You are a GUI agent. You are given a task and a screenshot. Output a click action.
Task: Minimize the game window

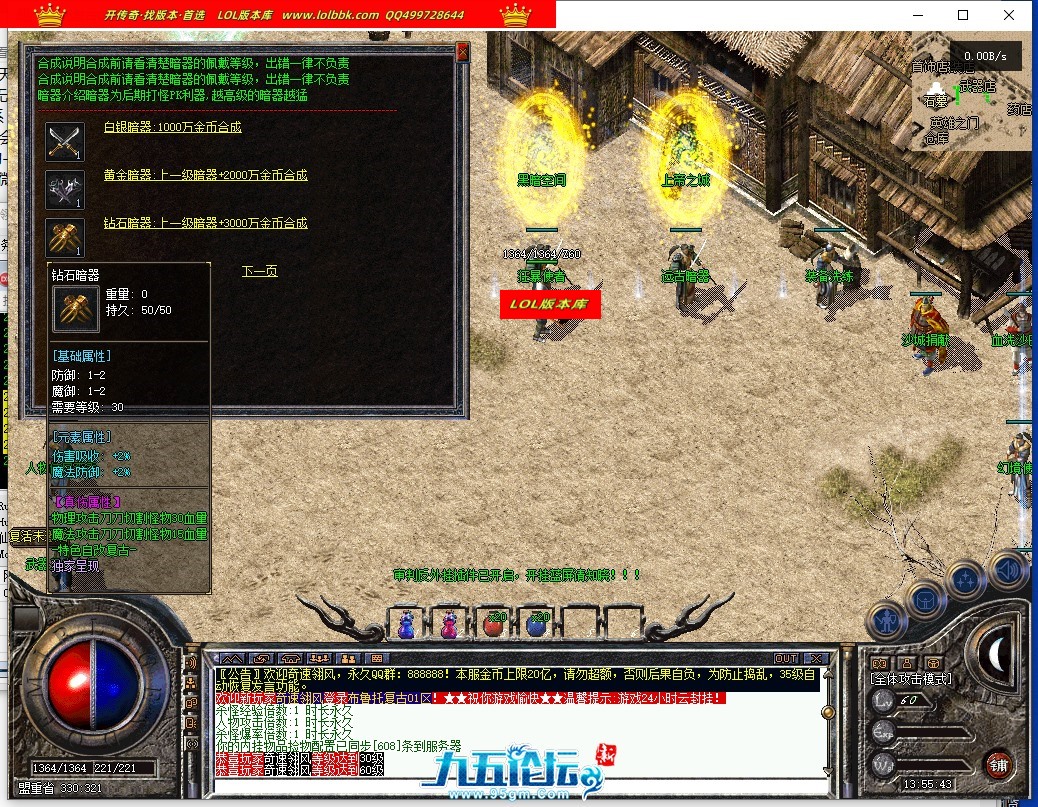point(917,15)
